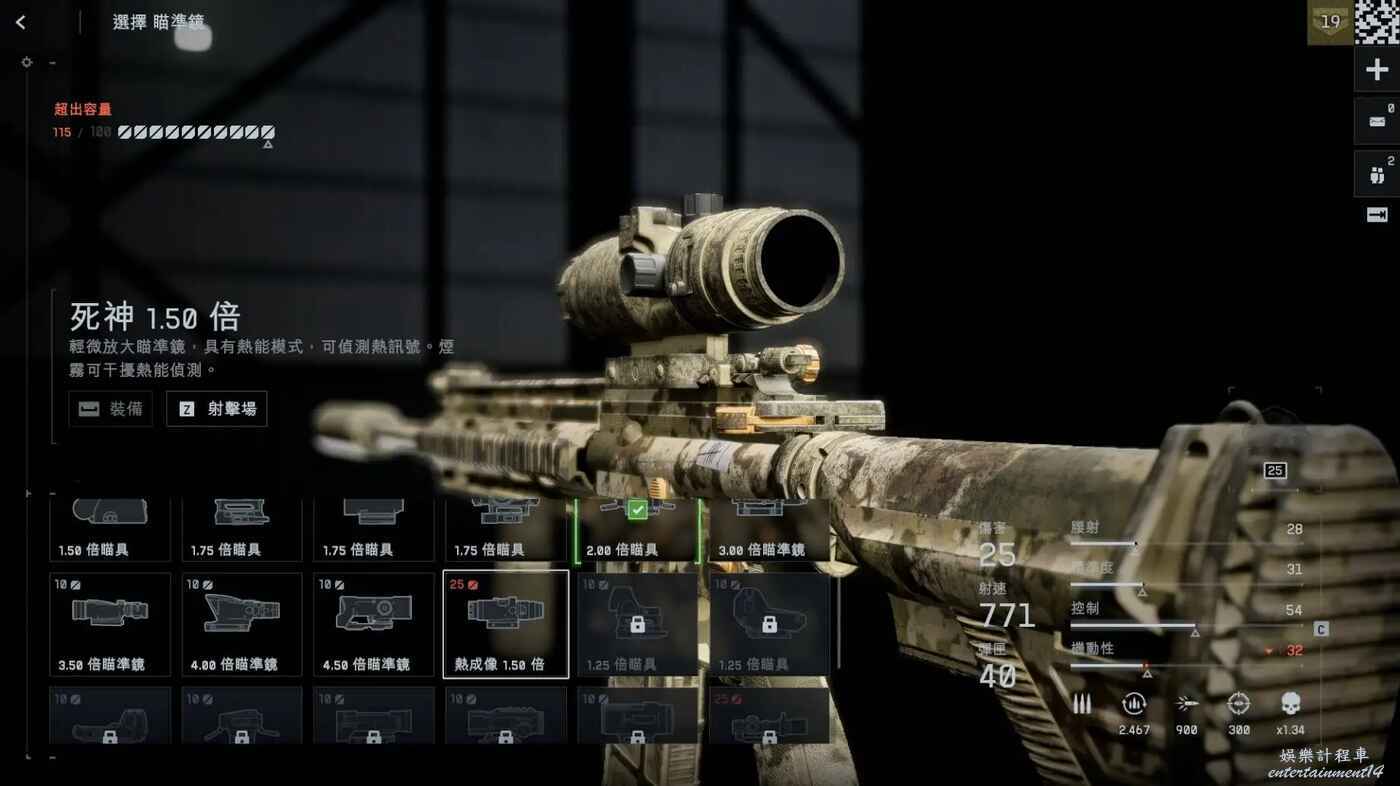Collapse the side panel with the arrow icon
This screenshot has width=1400, height=786.
pyautogui.click(x=1377, y=215)
